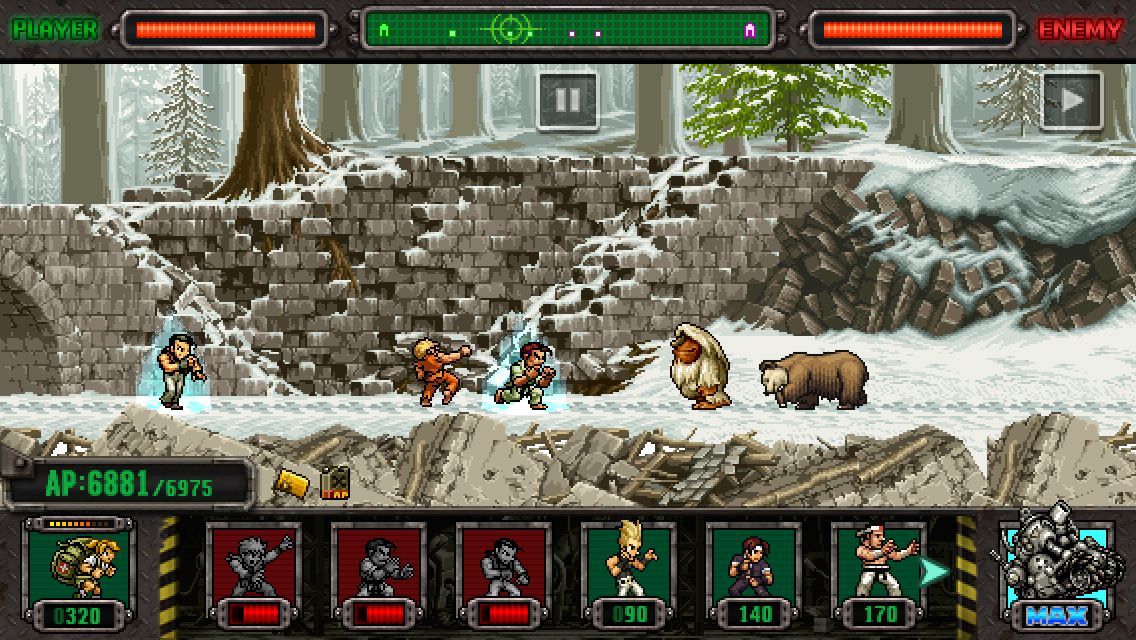Click the green radar minimap
The height and width of the screenshot is (640, 1136).
pyautogui.click(x=566, y=30)
